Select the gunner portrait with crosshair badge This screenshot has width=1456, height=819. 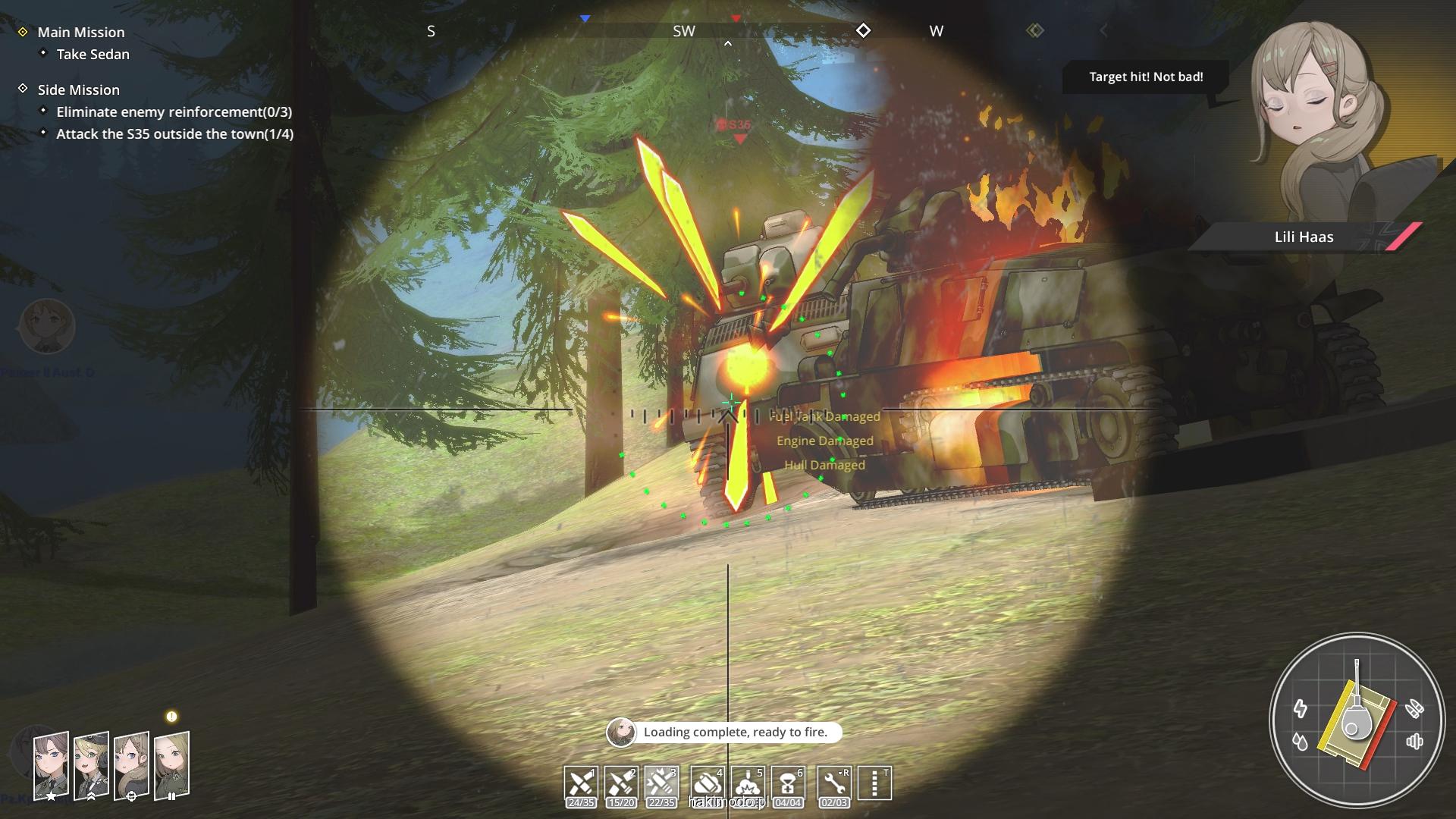pyautogui.click(x=131, y=766)
